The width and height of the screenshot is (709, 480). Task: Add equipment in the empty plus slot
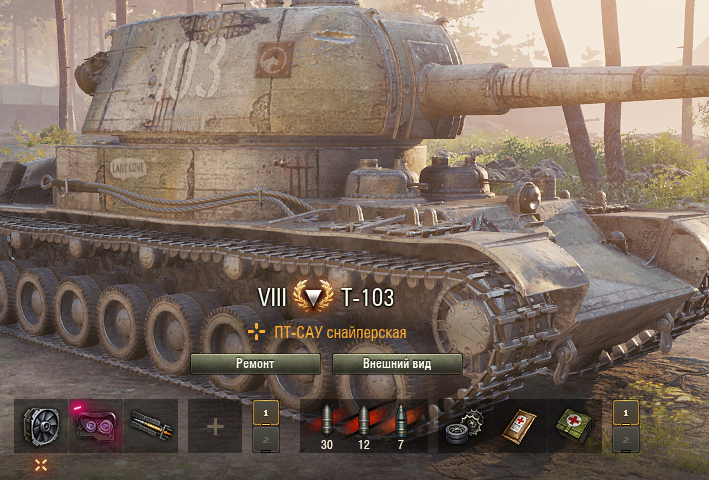tap(215, 426)
